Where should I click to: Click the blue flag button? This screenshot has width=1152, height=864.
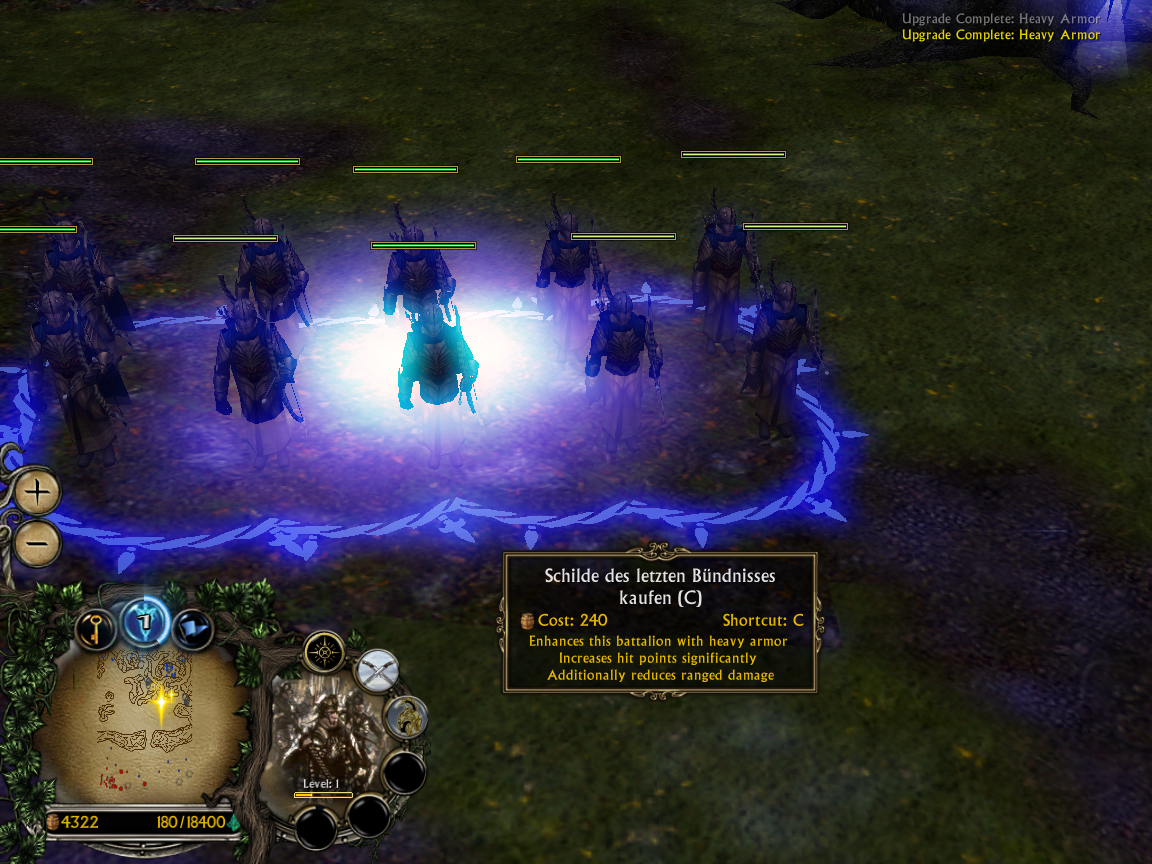click(x=192, y=629)
